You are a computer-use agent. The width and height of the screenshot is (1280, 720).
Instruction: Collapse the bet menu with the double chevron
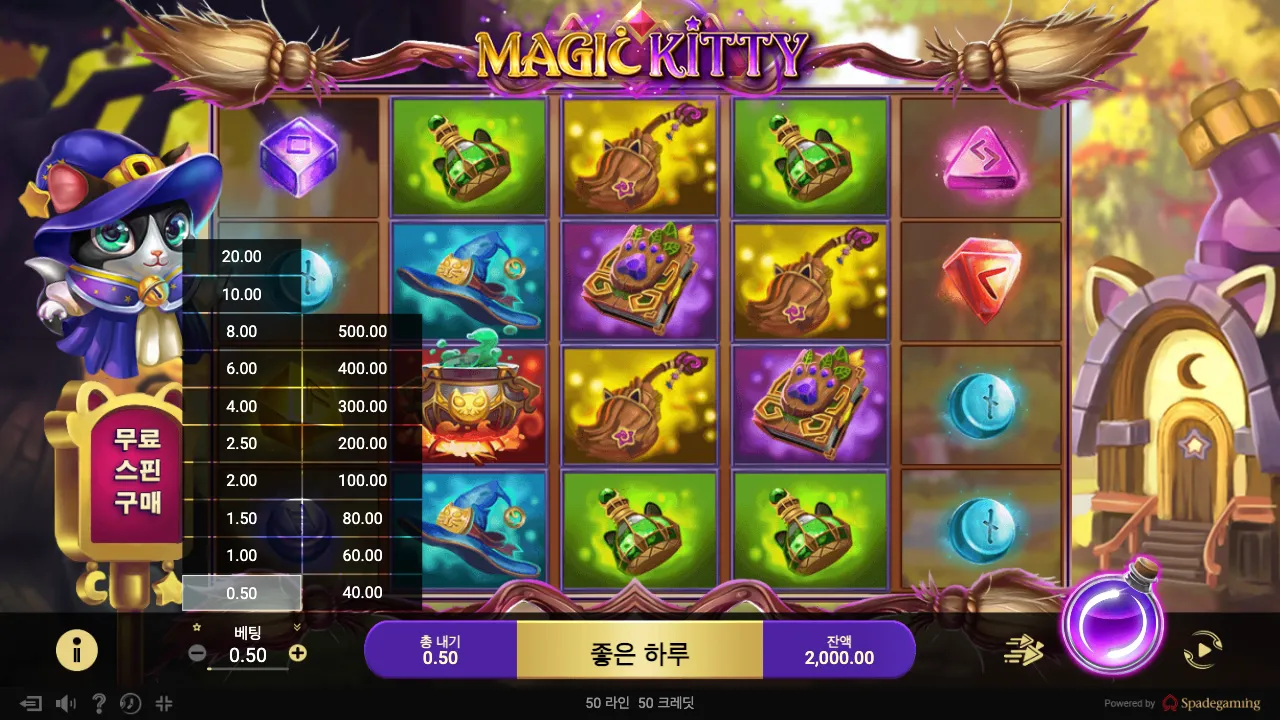tap(295, 625)
